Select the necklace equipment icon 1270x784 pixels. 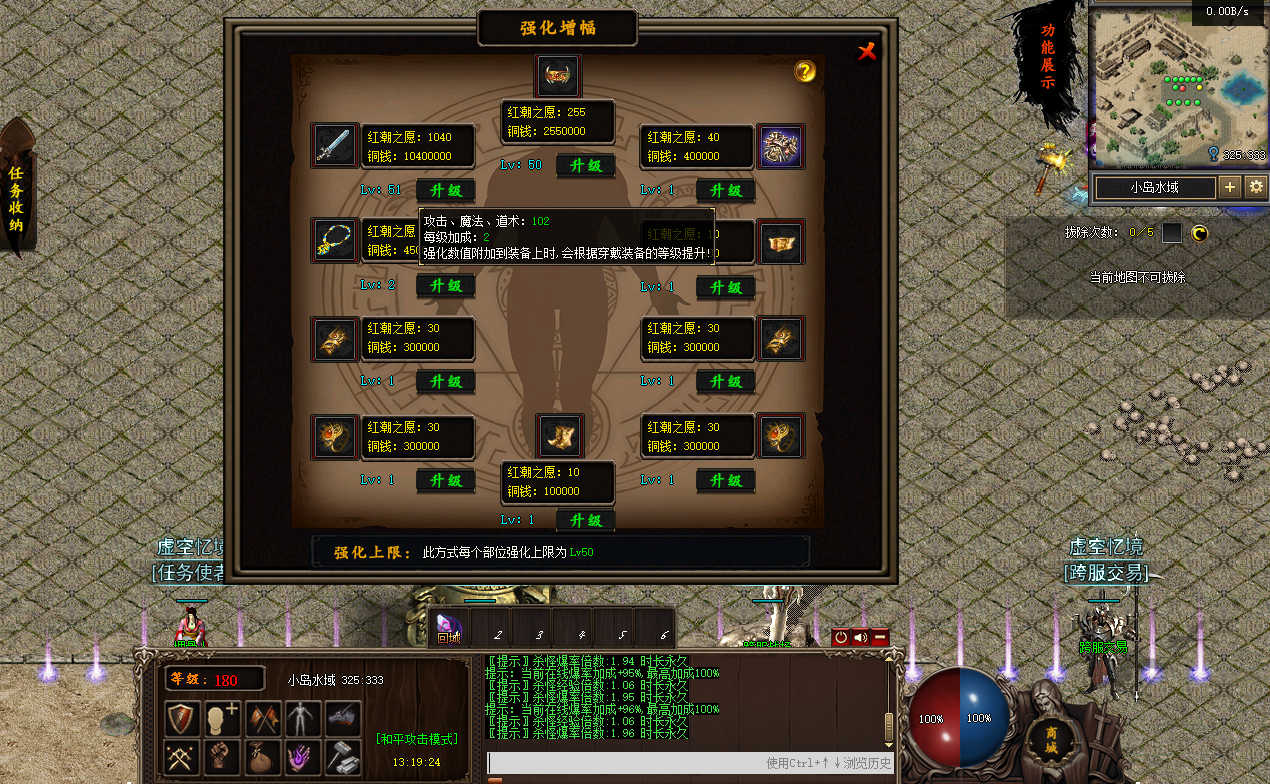click(x=333, y=241)
